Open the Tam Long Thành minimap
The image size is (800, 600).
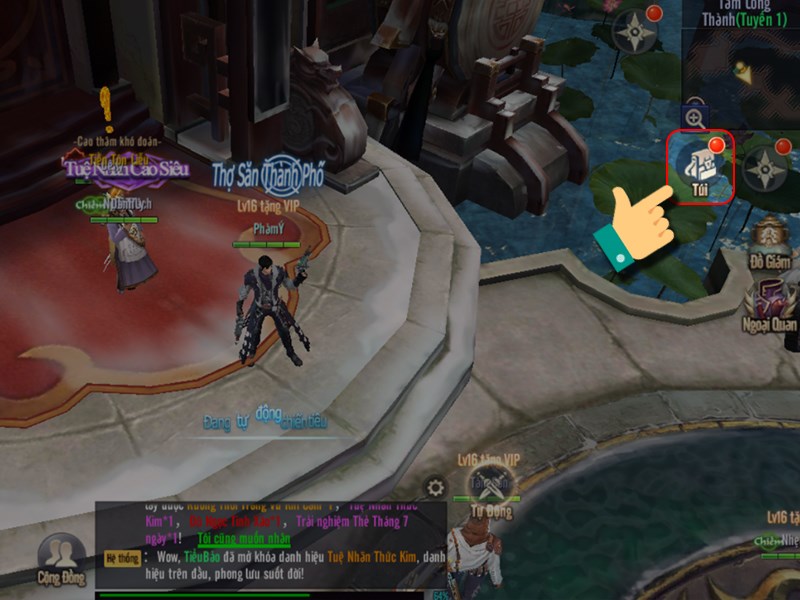[742, 65]
